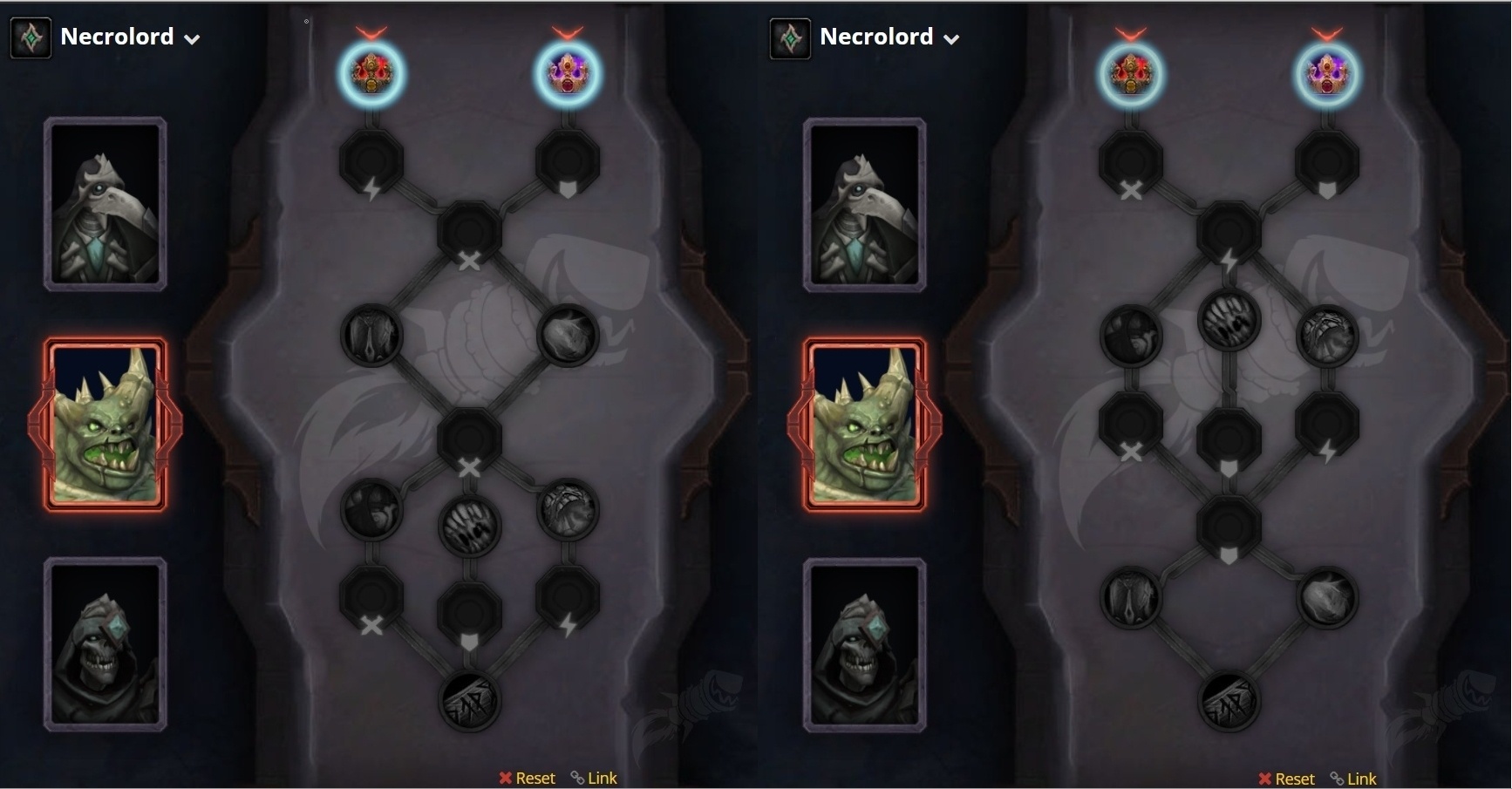Screen dimensions: 1512x789
Task: Expand the Necrolord covenant selector in right panel
Action: pos(952,37)
